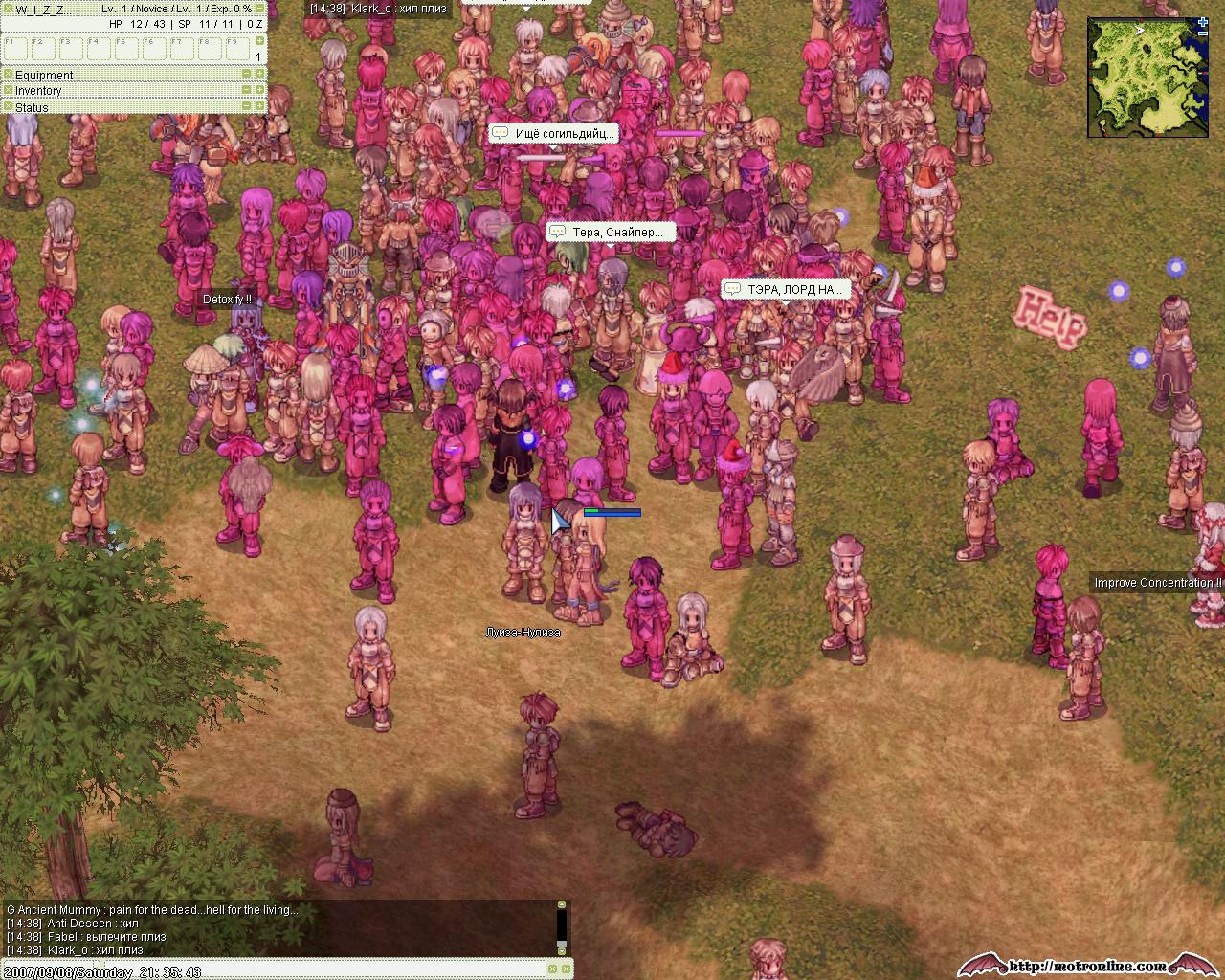Expand the Status window with plus button
Image resolution: width=1225 pixels, height=980 pixels.
click(259, 106)
